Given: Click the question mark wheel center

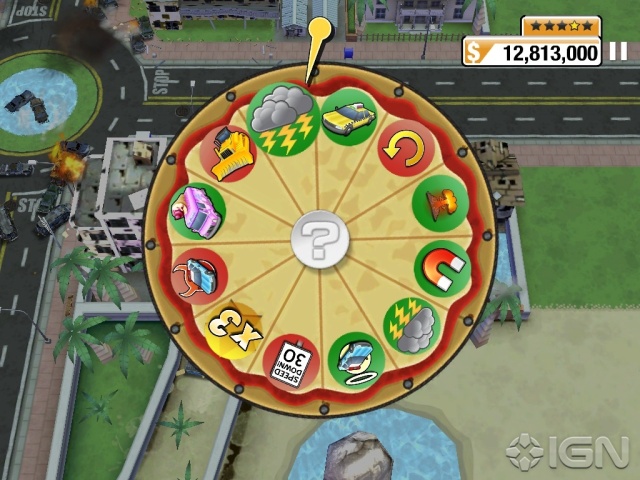Looking at the screenshot, I should click(320, 241).
